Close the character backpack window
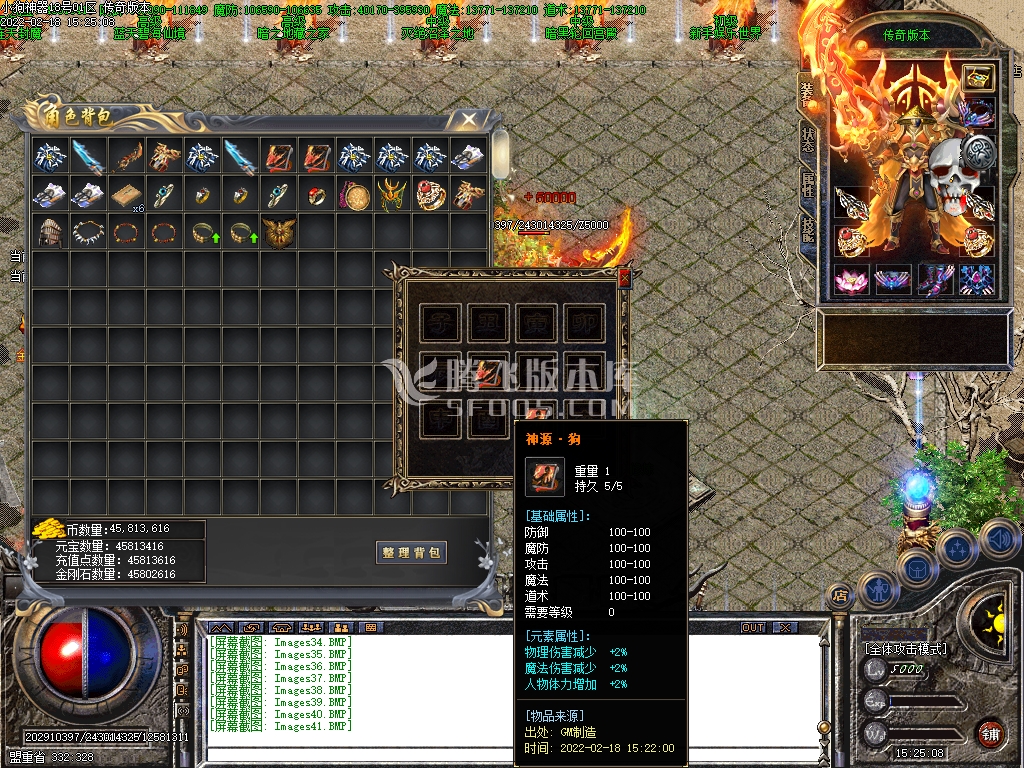 click(469, 119)
